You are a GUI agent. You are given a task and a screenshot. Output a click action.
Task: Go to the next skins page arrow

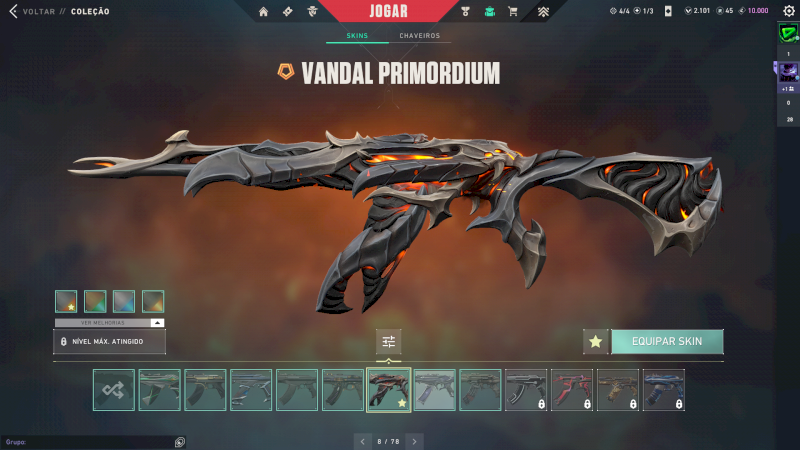414,441
